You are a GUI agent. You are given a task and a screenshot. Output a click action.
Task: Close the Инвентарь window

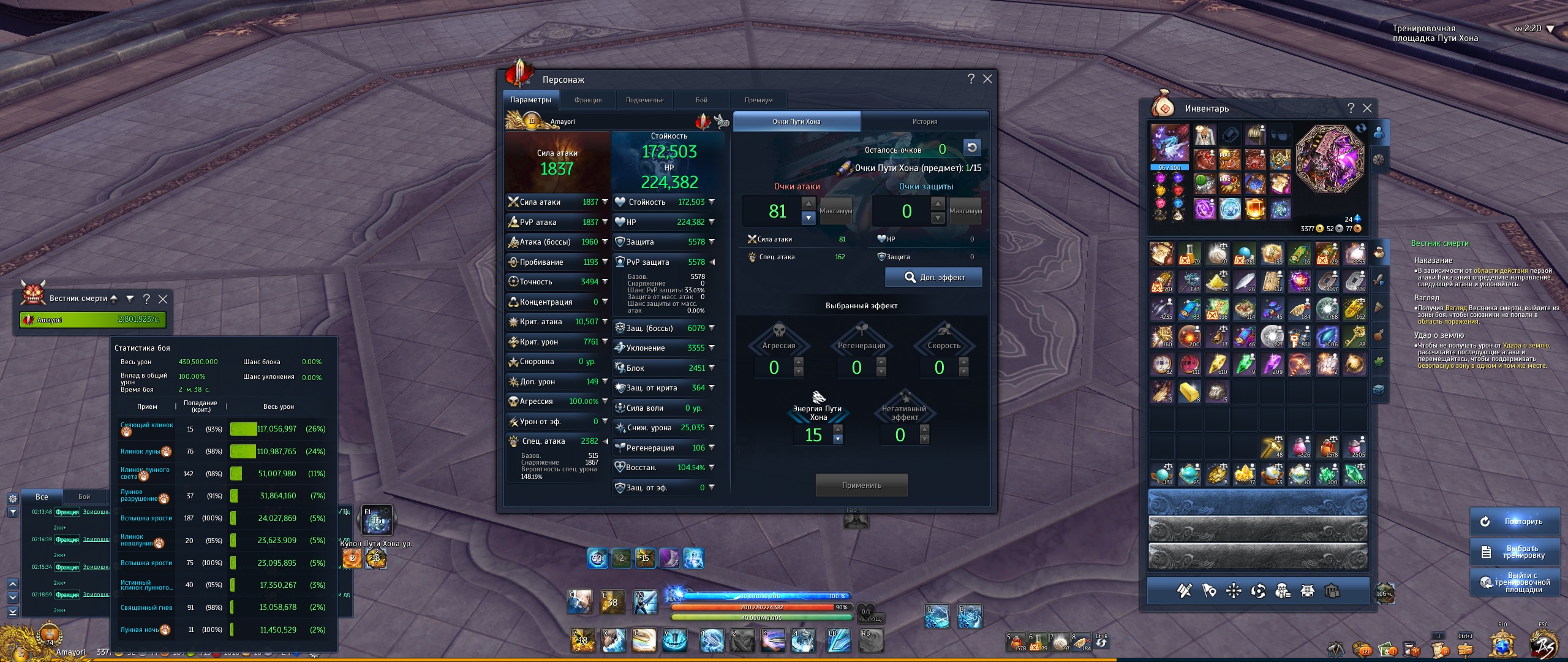click(1367, 108)
